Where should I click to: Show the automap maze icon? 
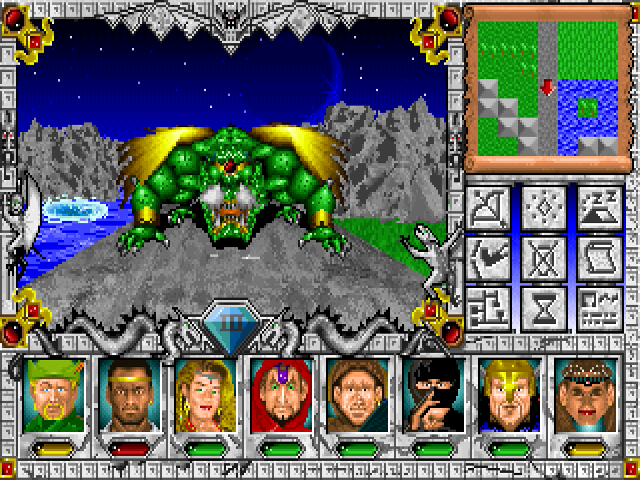[490, 307]
